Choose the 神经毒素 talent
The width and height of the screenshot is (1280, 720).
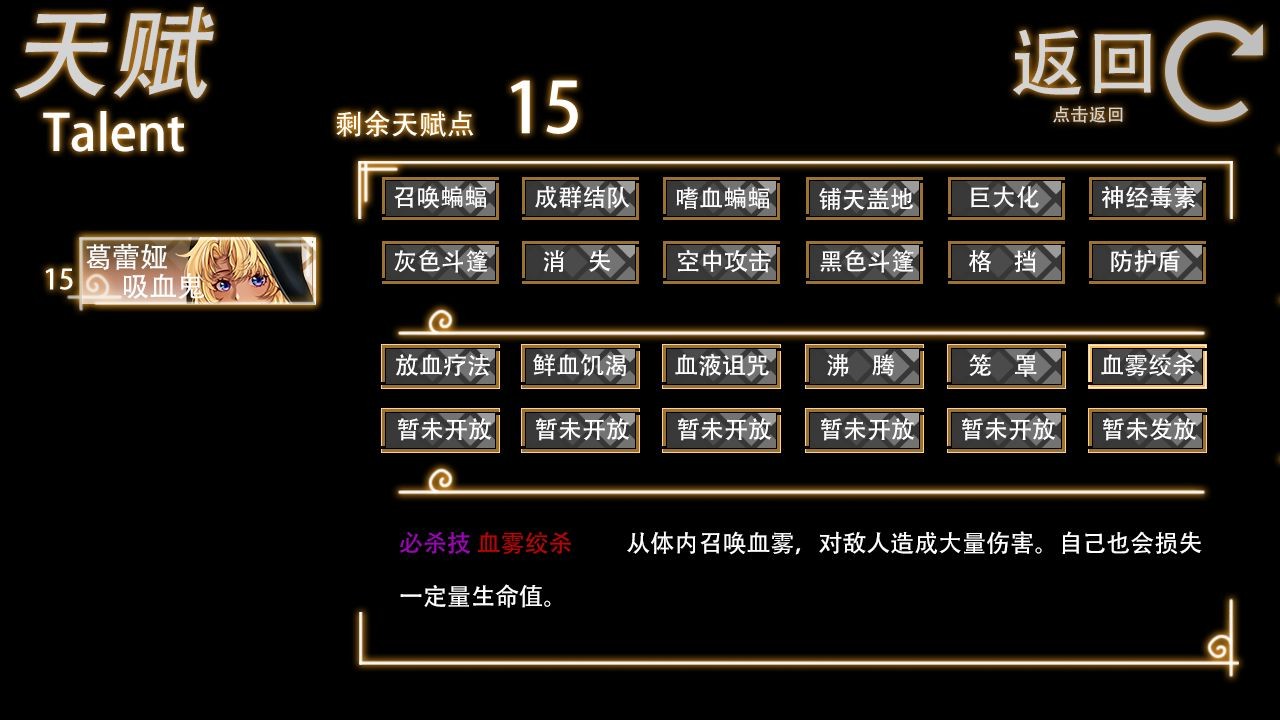(x=1147, y=199)
